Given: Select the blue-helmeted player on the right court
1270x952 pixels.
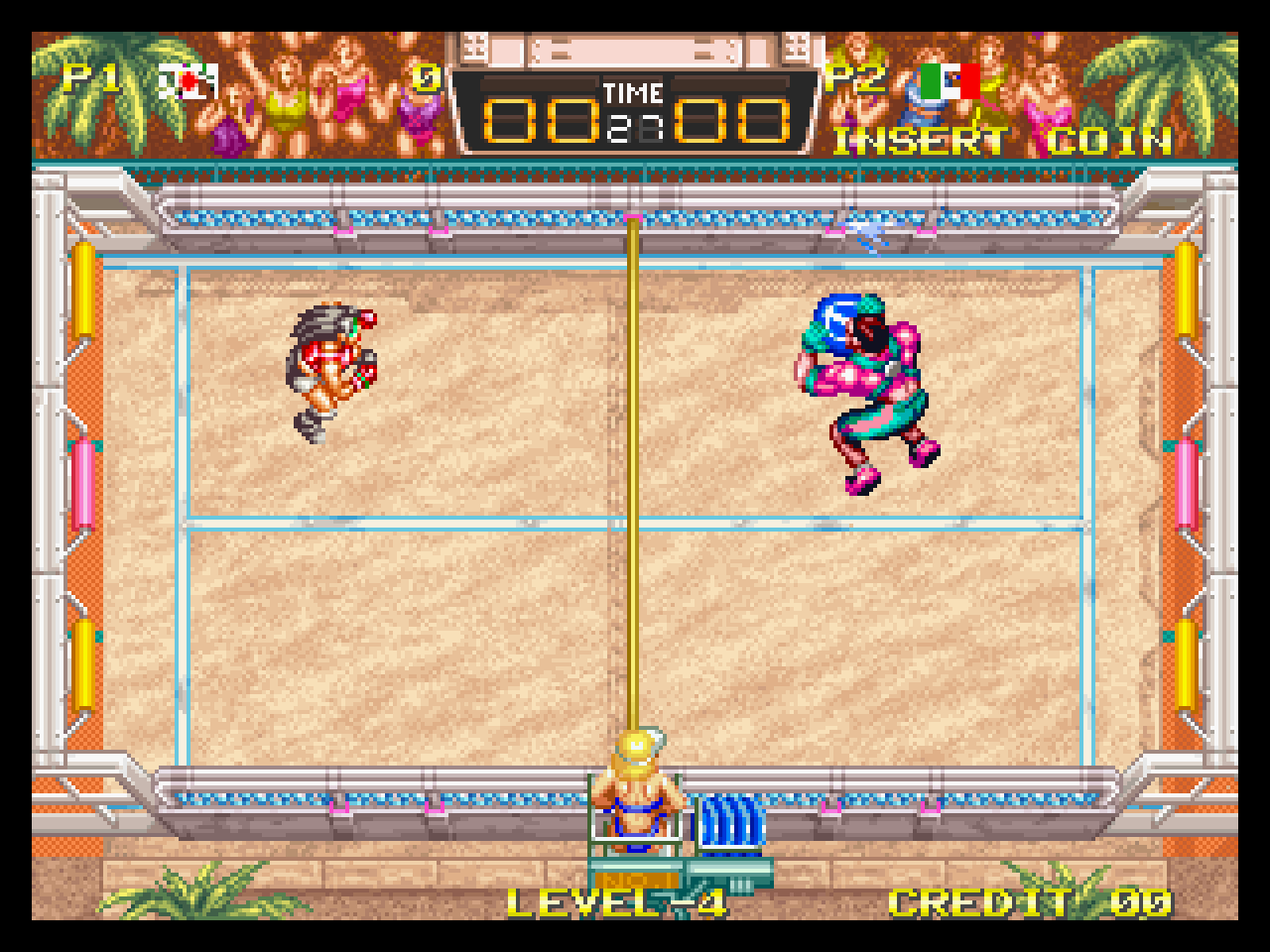Looking at the screenshot, I should (x=863, y=387).
